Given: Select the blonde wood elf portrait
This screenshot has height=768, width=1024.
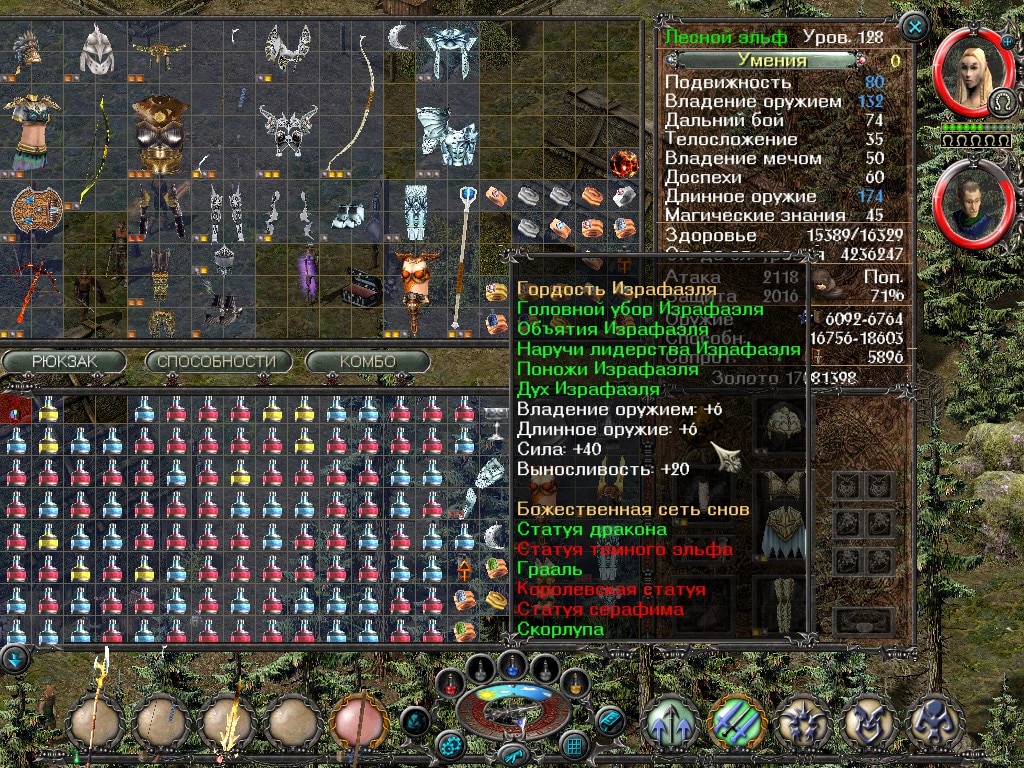Looking at the screenshot, I should [x=966, y=75].
